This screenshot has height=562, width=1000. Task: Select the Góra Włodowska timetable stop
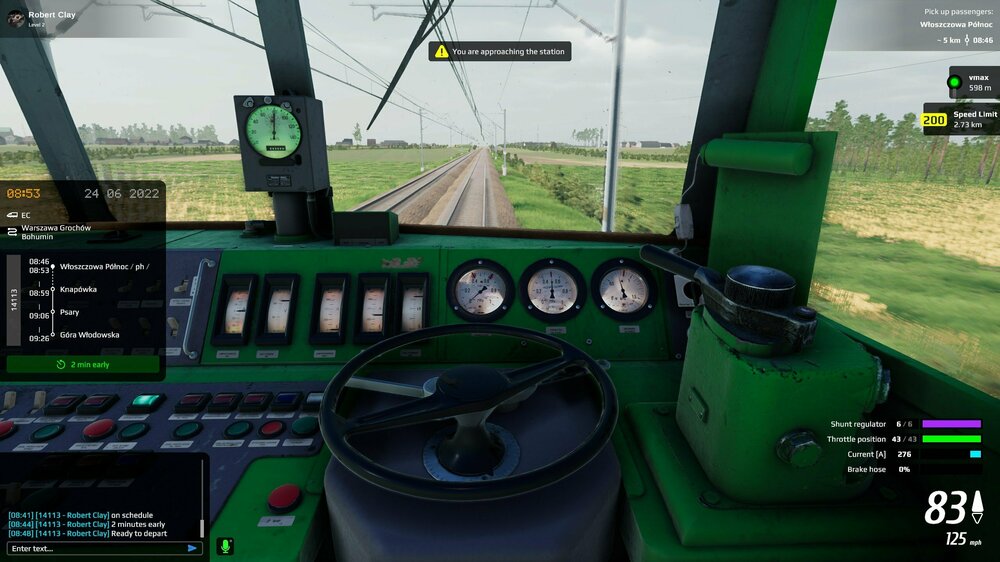click(x=89, y=335)
